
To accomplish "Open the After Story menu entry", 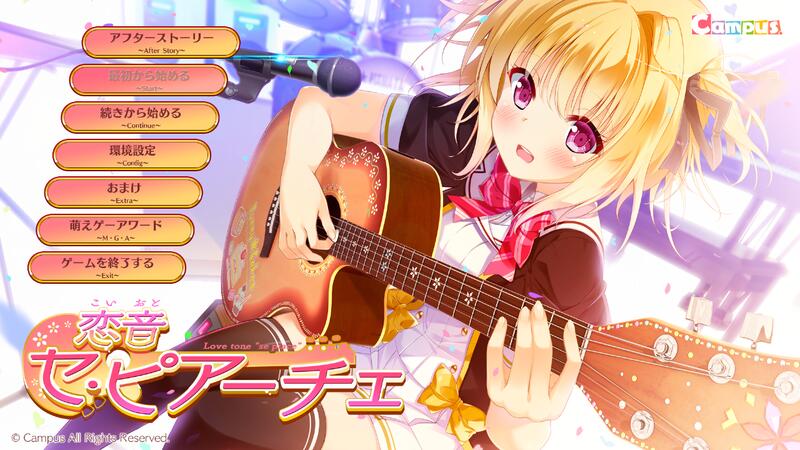I will click(x=161, y=42).
